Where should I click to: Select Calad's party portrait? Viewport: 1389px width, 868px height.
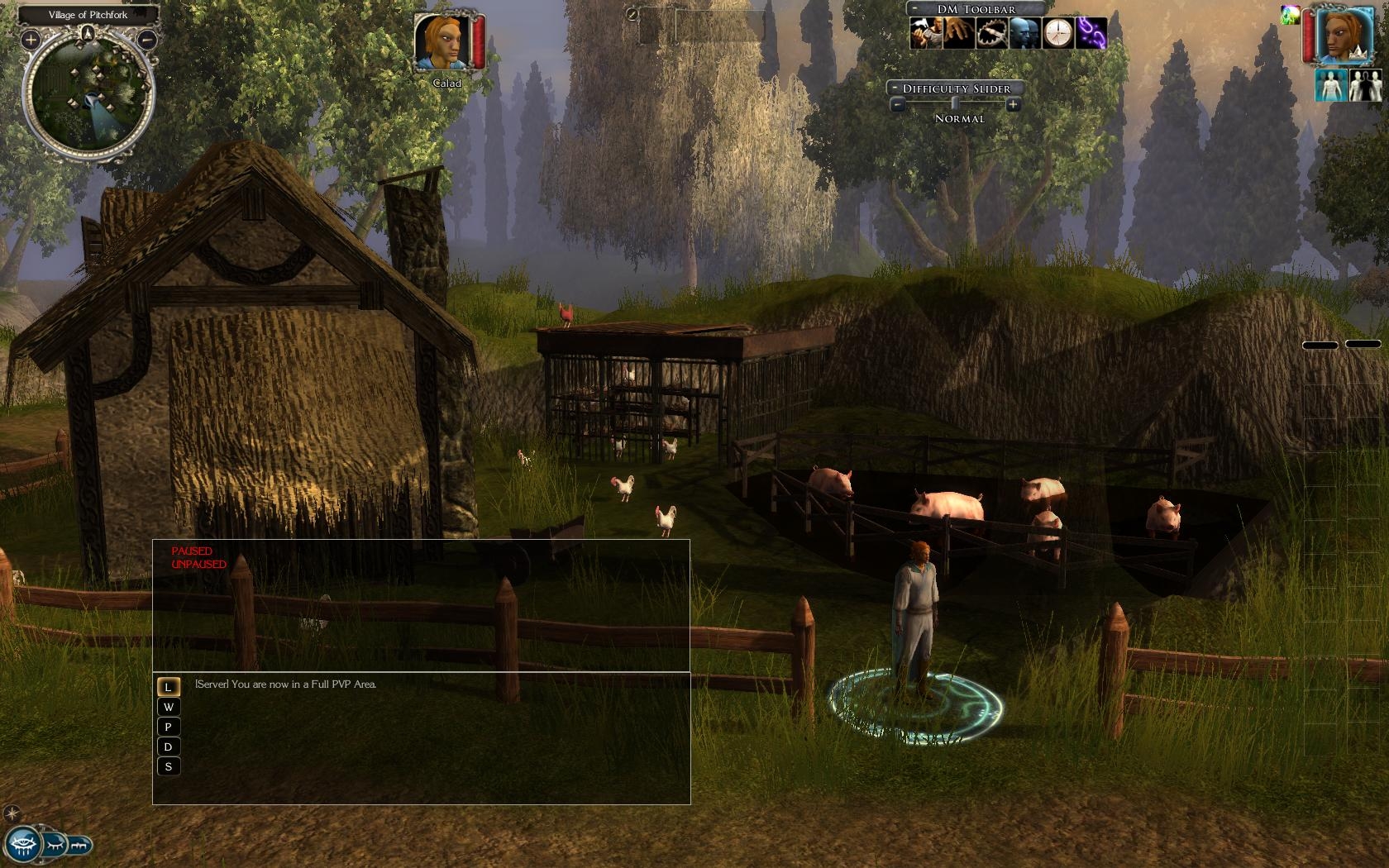[442, 43]
